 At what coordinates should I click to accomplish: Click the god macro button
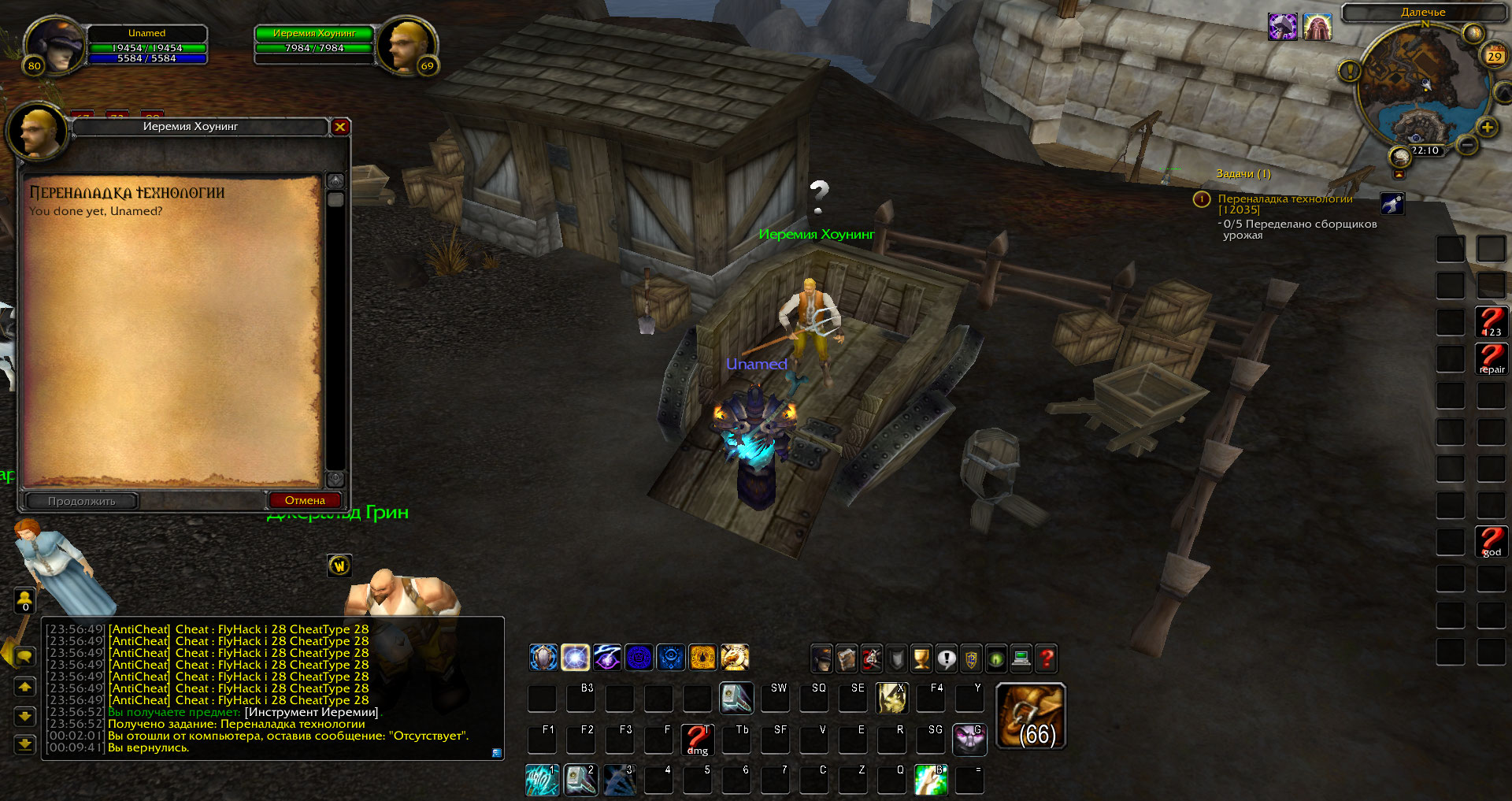coord(1492,542)
